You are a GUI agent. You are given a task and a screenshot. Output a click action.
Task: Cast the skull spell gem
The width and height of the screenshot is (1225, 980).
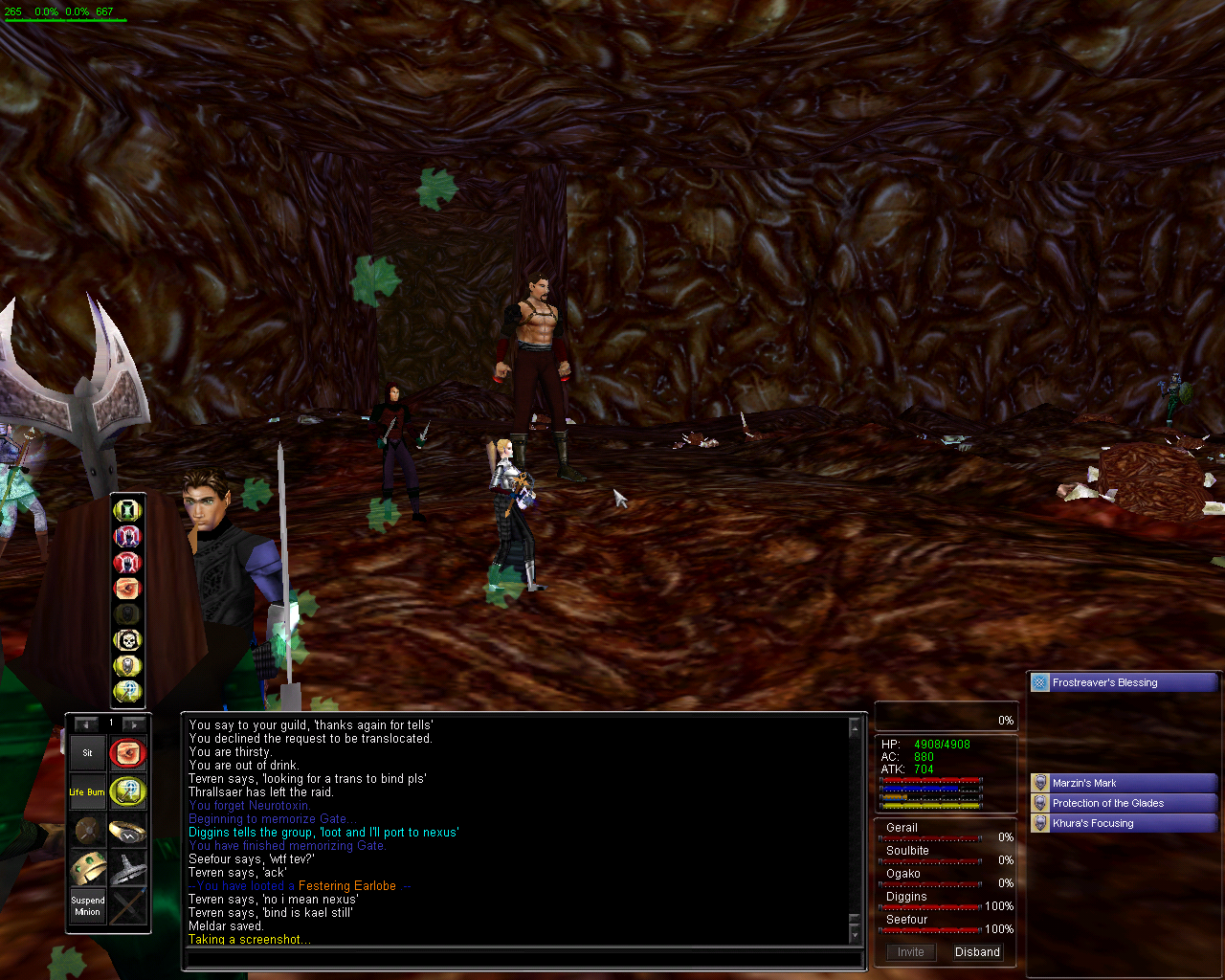coord(127,639)
